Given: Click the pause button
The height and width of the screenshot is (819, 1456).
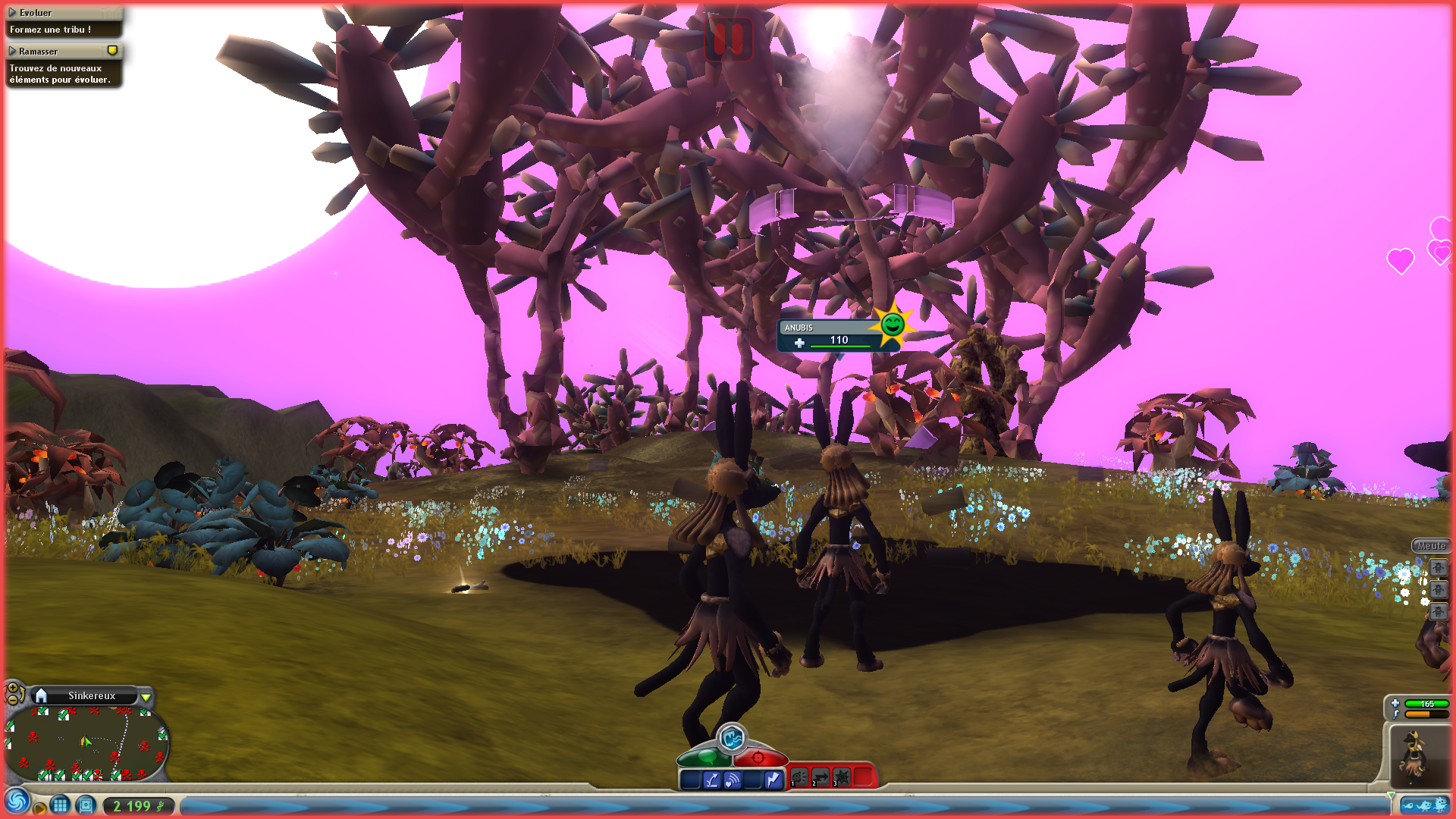Looking at the screenshot, I should point(728,38).
